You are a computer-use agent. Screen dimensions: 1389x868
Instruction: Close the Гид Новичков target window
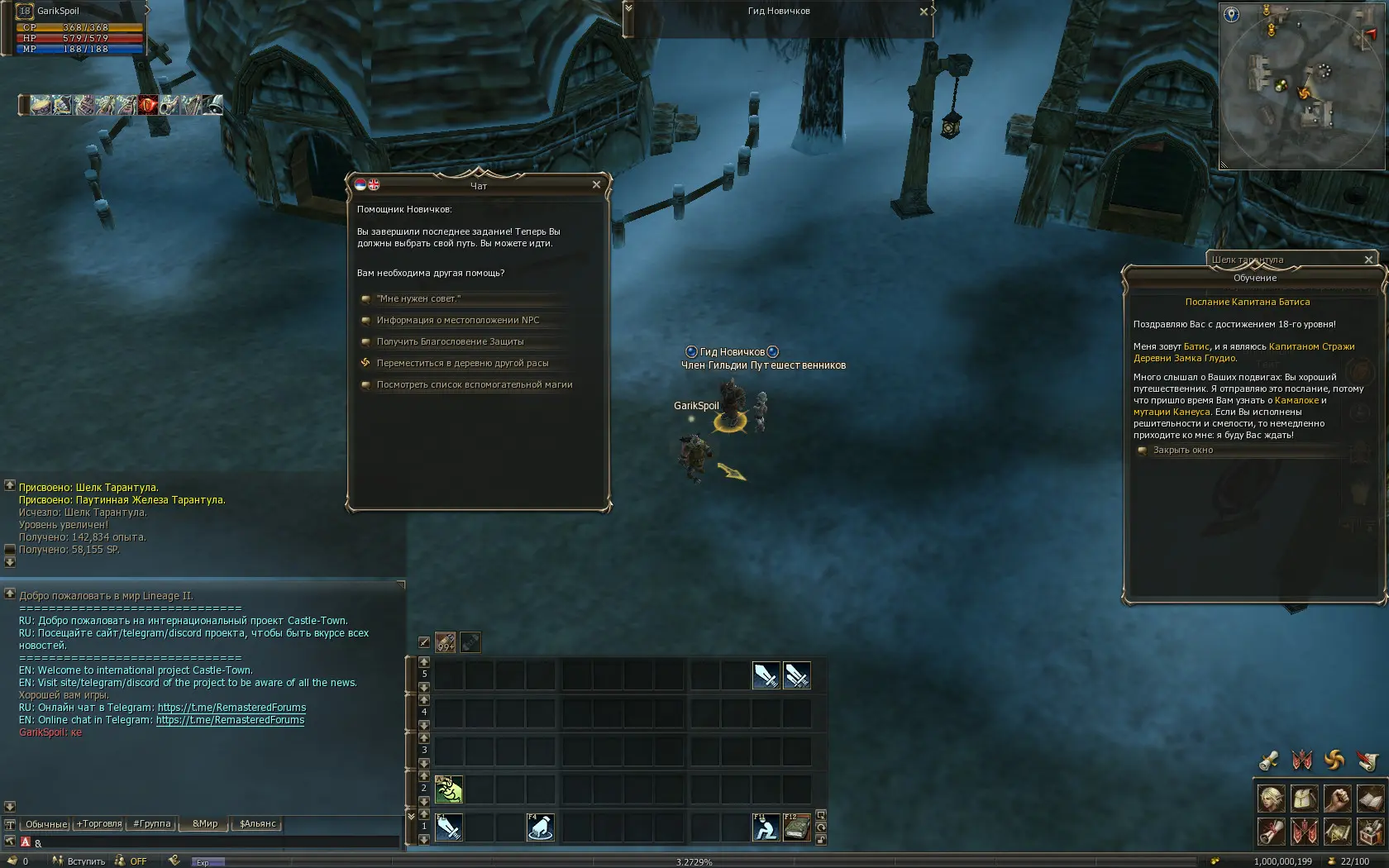click(x=924, y=12)
